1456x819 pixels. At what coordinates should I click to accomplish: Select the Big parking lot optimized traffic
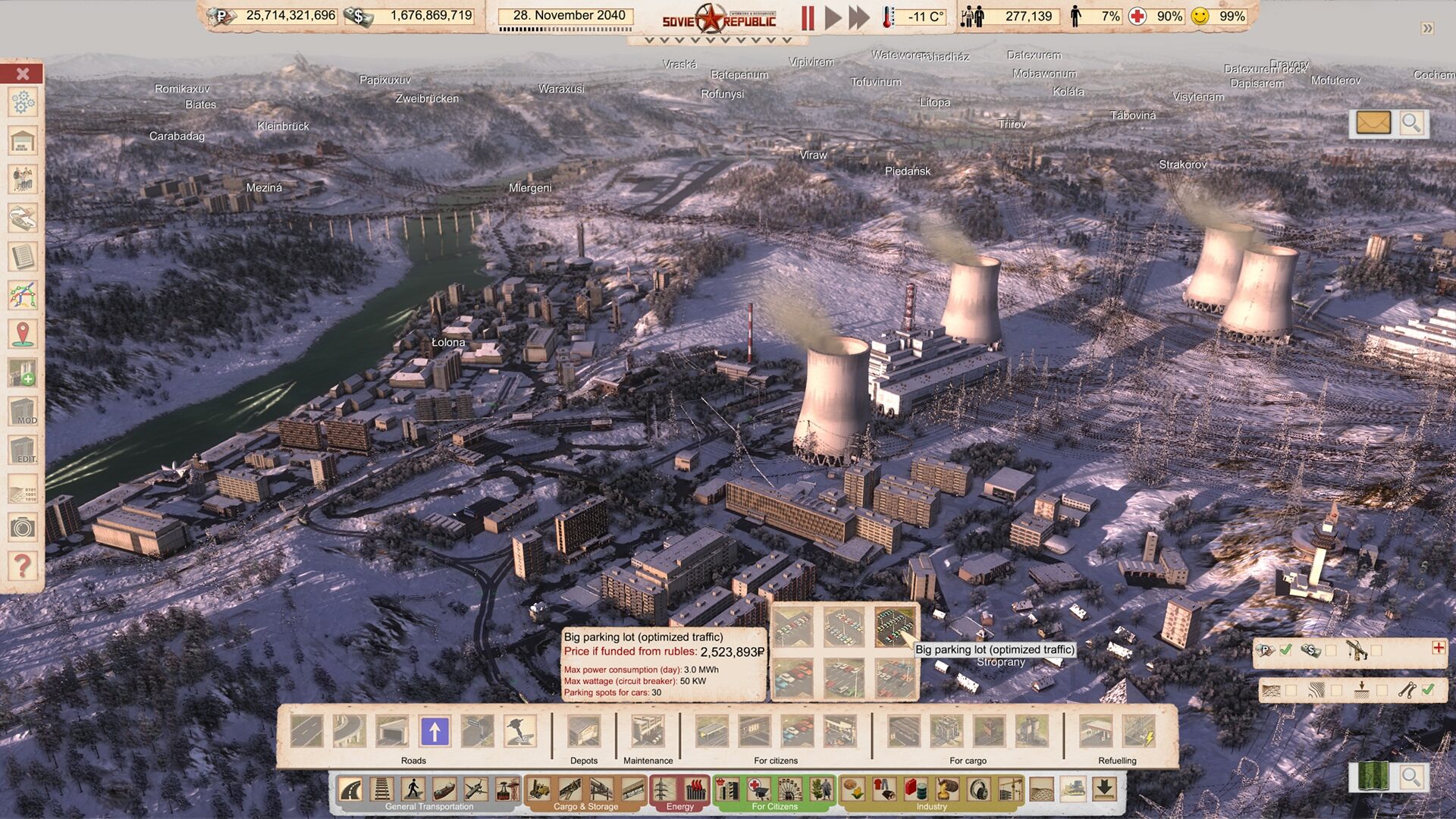tap(895, 627)
